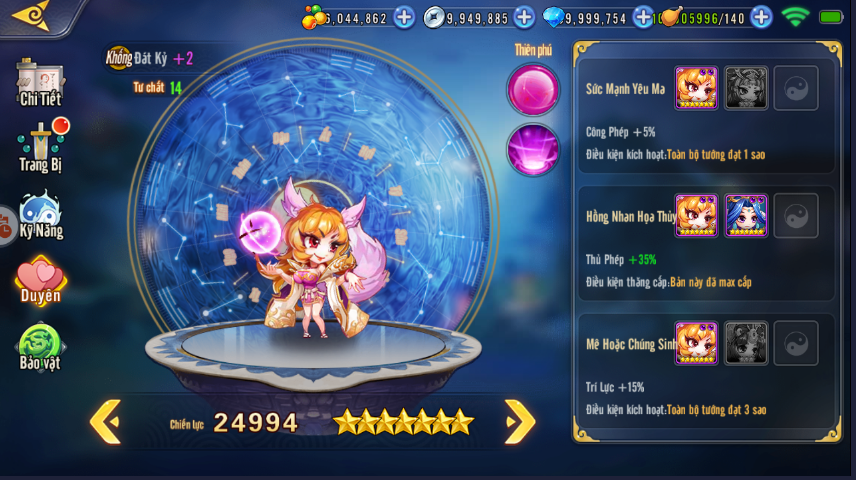The width and height of the screenshot is (856, 480).
Task: Open the greyed hero portrait in Mê Hoặc Chúng Sinh
Action: [746, 343]
